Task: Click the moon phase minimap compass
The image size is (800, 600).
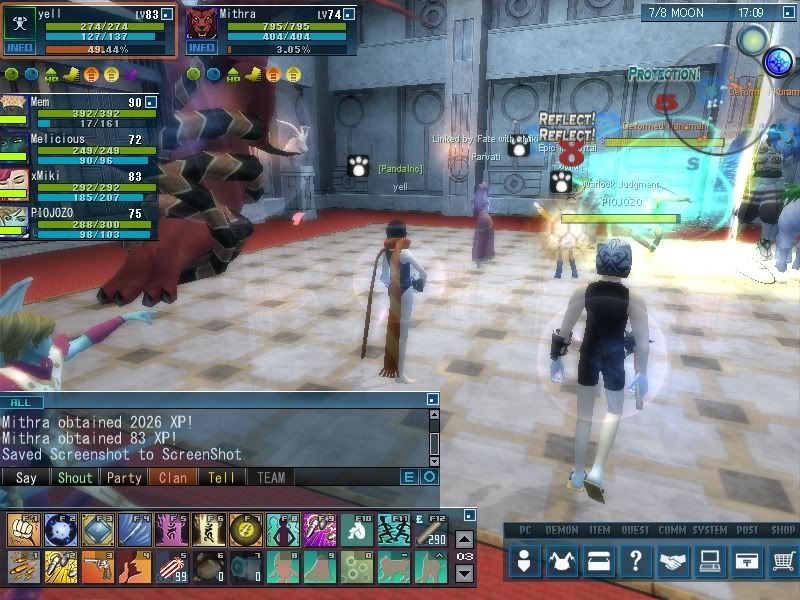Action: point(752,40)
